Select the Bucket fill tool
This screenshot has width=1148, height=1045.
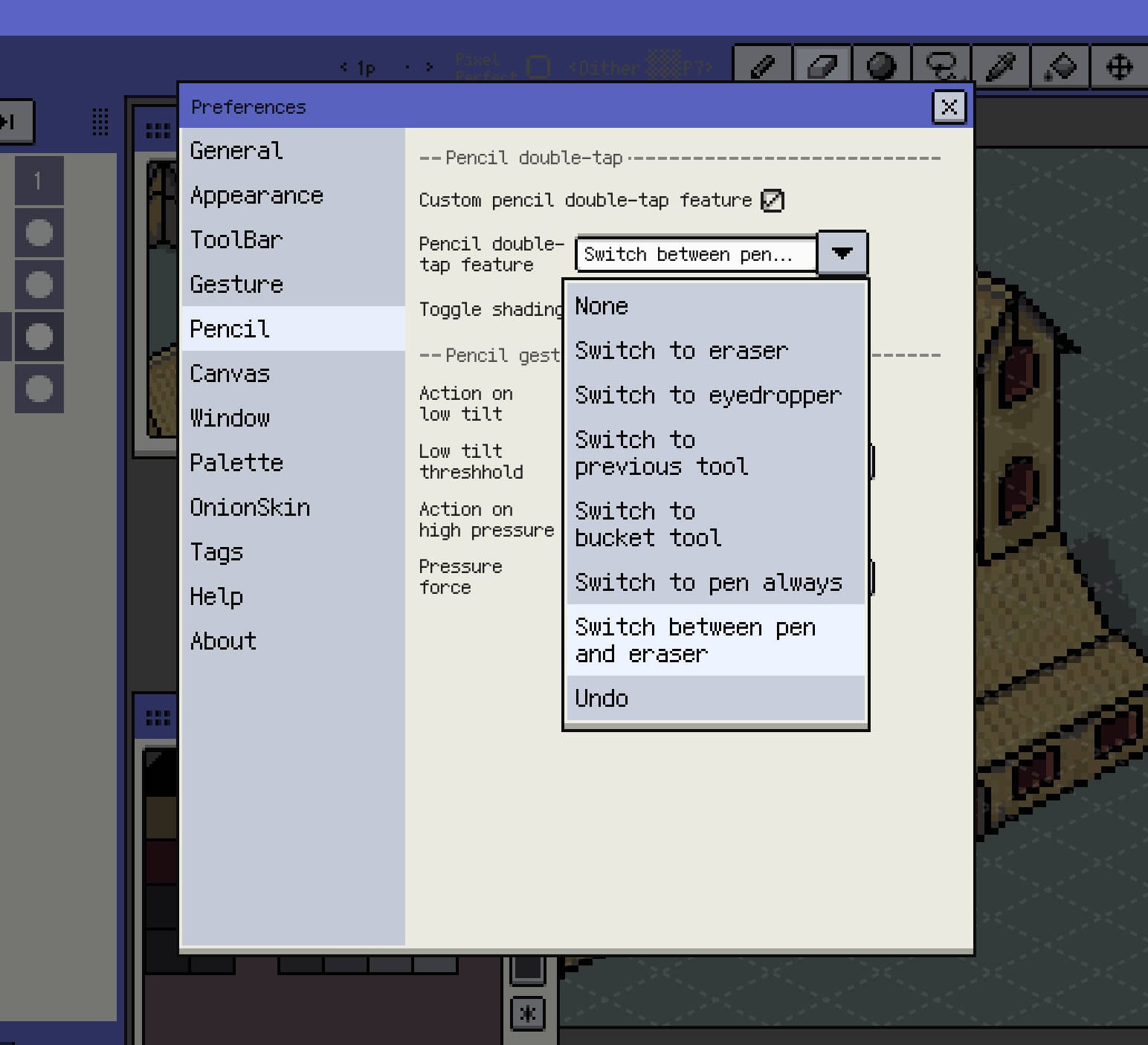pyautogui.click(x=1059, y=67)
